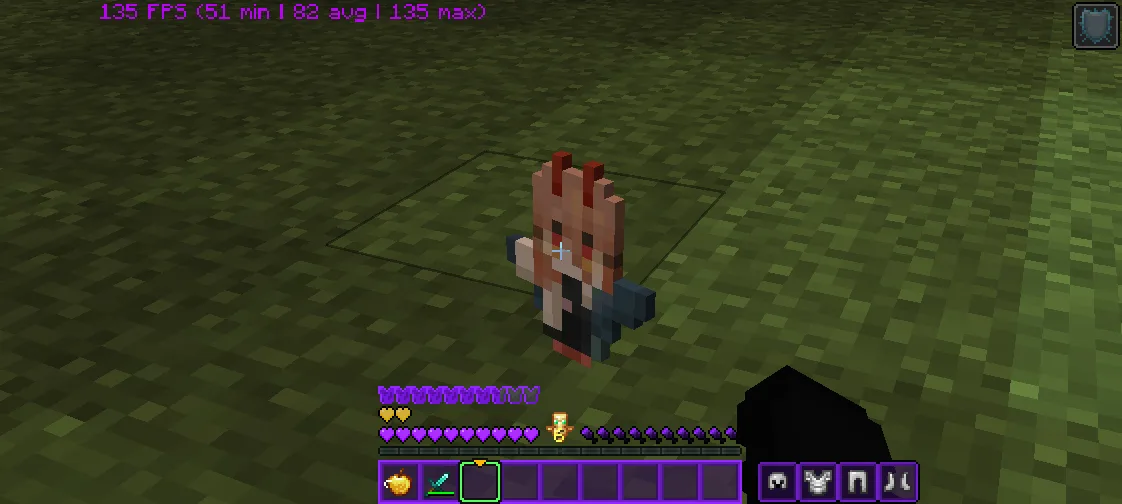
Task: Click the leggings armor slot
Action: (857, 482)
